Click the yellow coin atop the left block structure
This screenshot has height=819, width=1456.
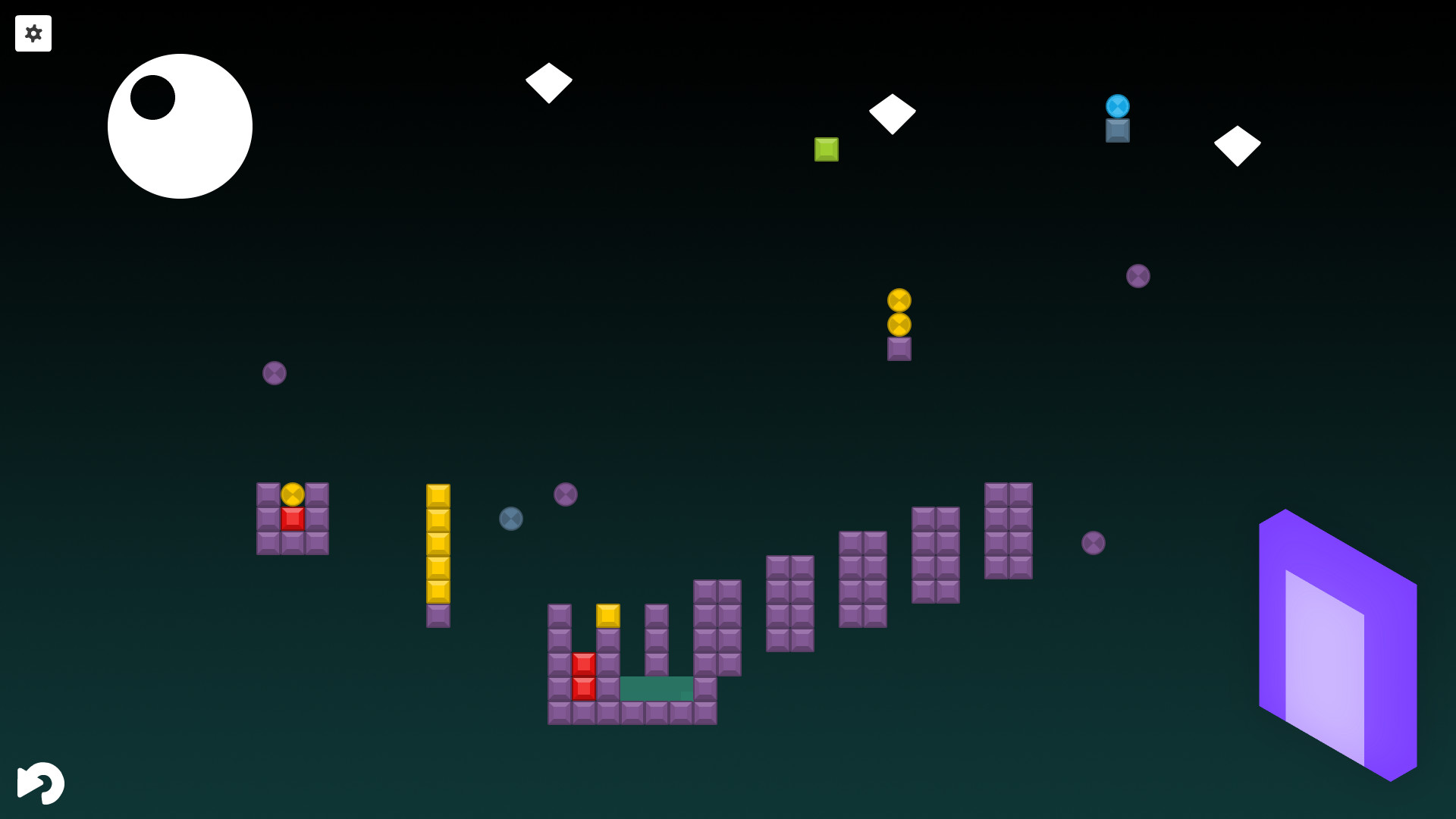(292, 495)
